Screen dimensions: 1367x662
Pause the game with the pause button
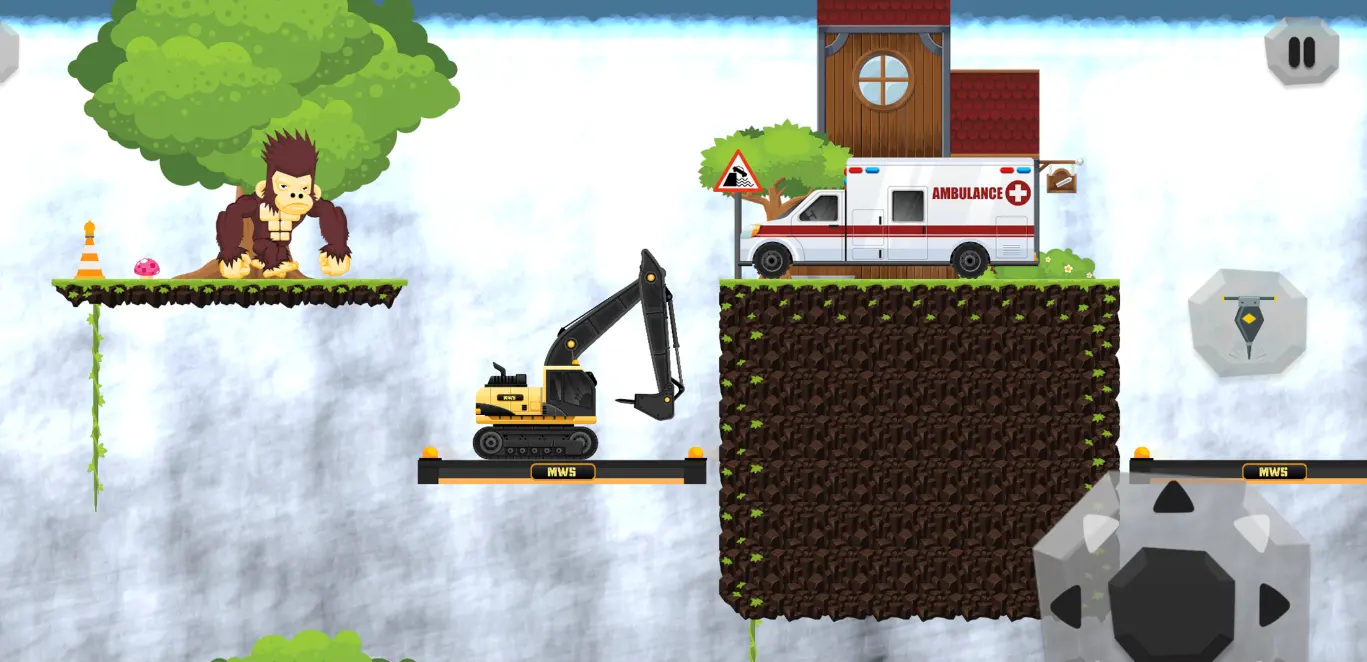[x=1301, y=51]
